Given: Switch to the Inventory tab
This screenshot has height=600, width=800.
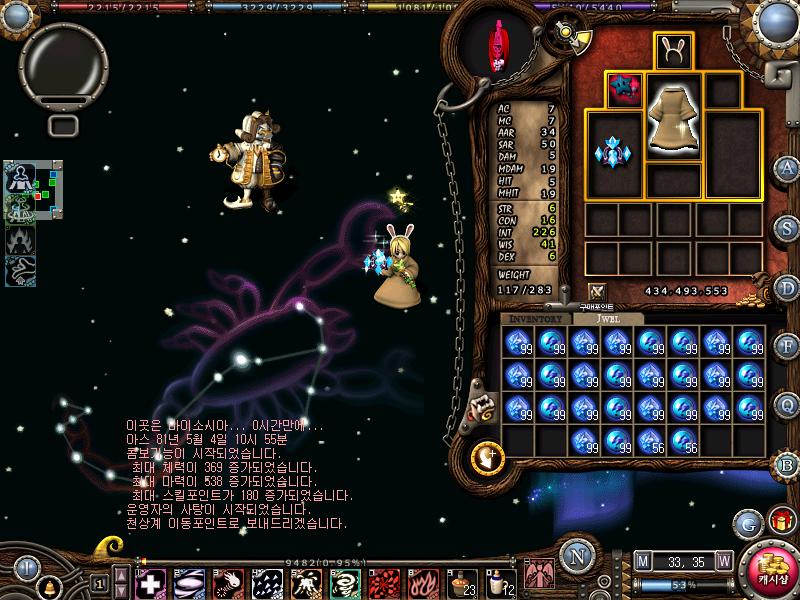Looking at the screenshot, I should [535, 318].
